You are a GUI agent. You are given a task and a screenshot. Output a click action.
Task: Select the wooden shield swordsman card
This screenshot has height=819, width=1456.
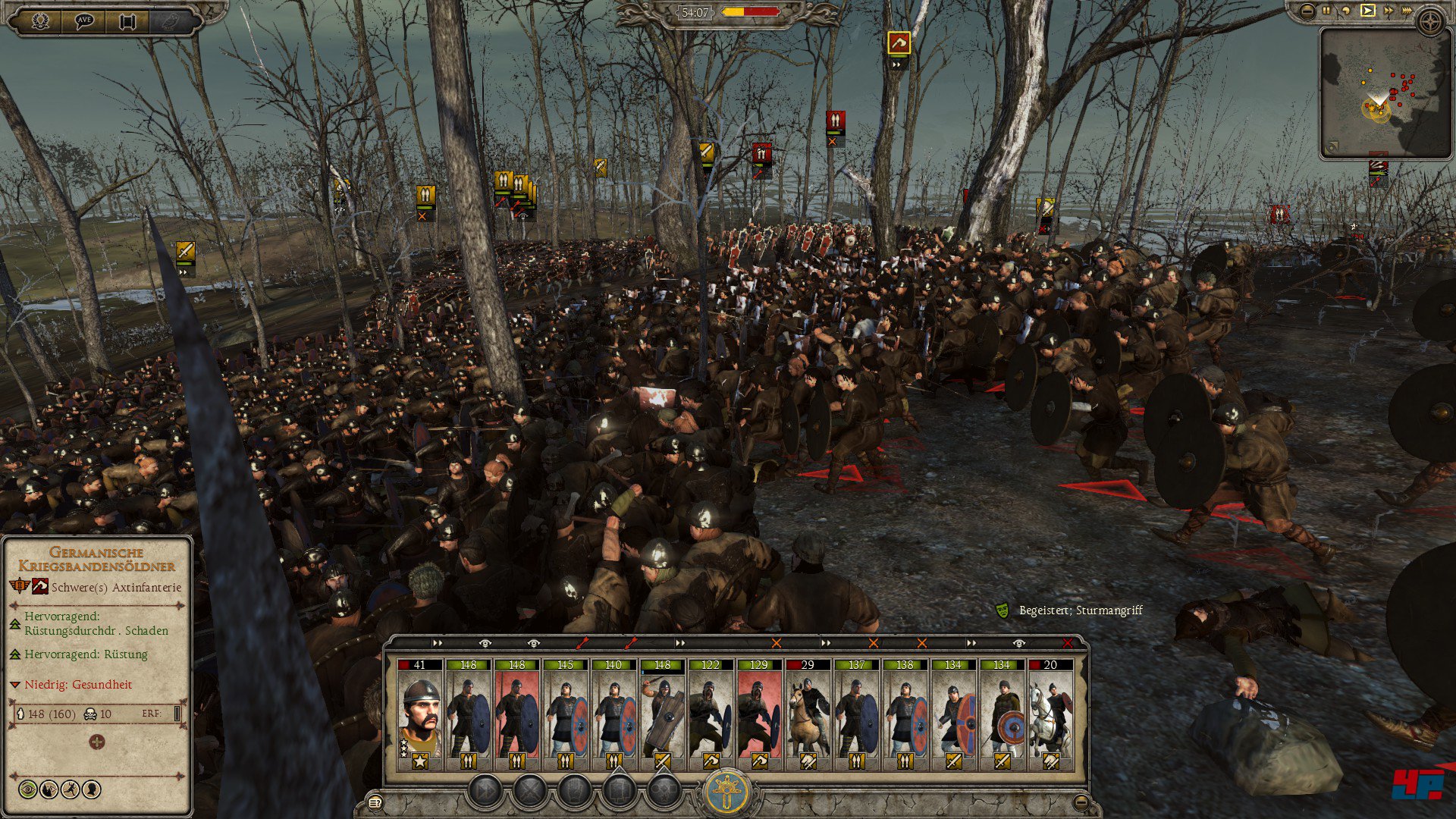tap(662, 714)
